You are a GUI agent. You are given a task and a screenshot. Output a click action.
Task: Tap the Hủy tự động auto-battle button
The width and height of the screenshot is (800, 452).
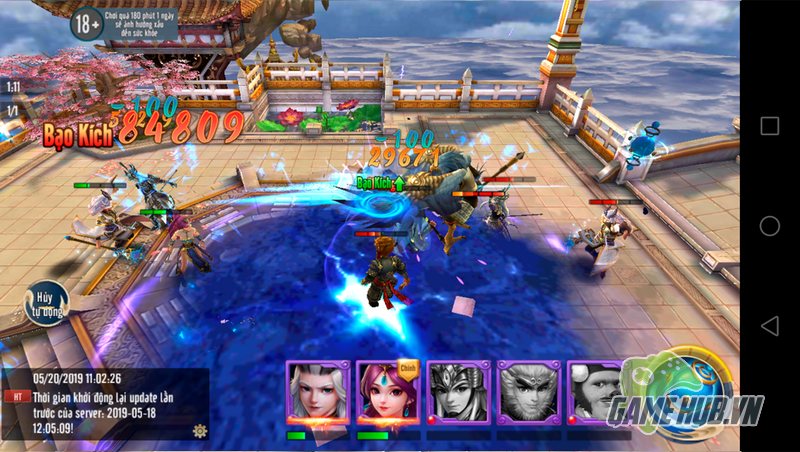coord(46,303)
